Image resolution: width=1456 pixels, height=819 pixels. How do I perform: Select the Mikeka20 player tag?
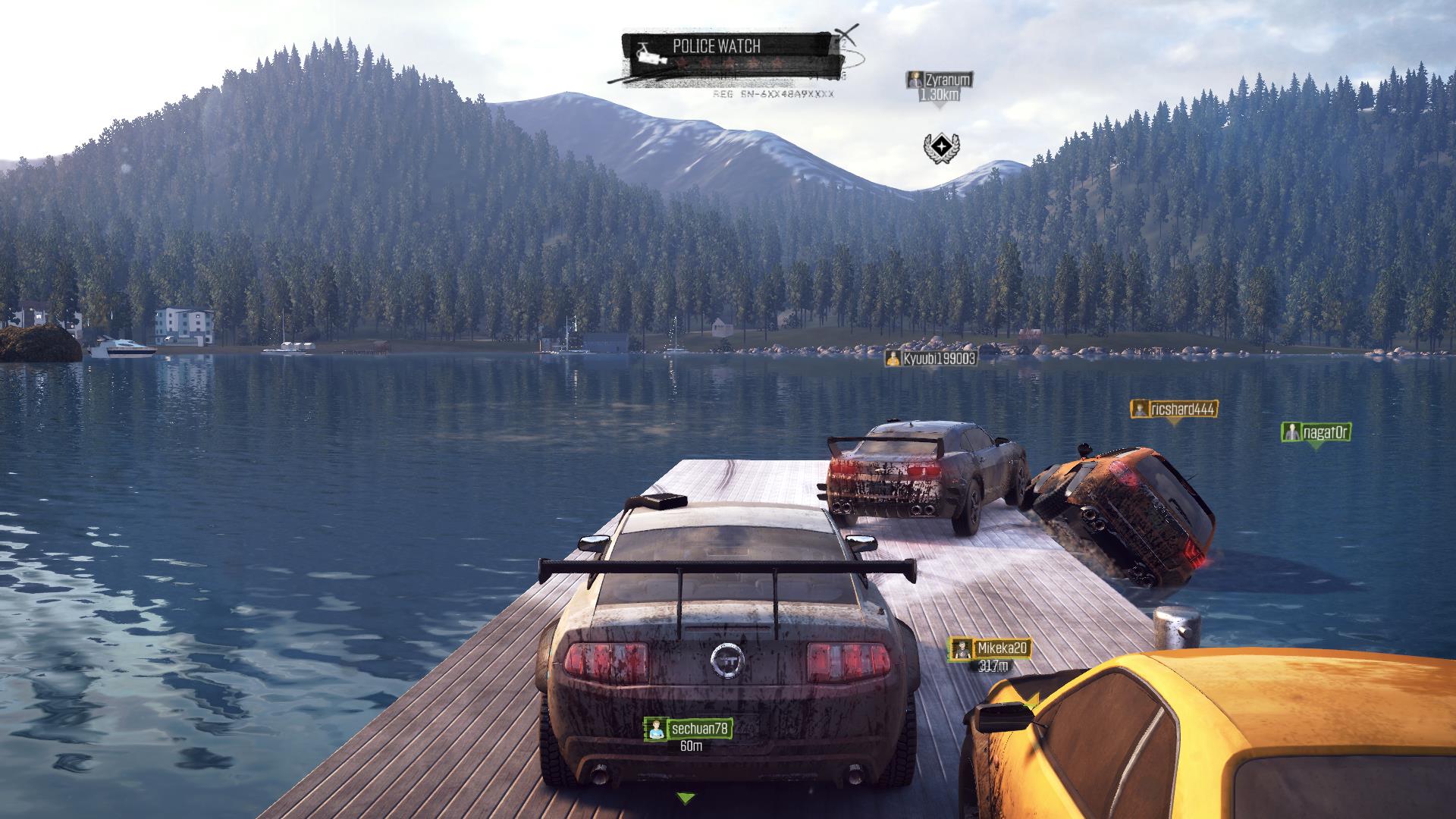pos(990,648)
